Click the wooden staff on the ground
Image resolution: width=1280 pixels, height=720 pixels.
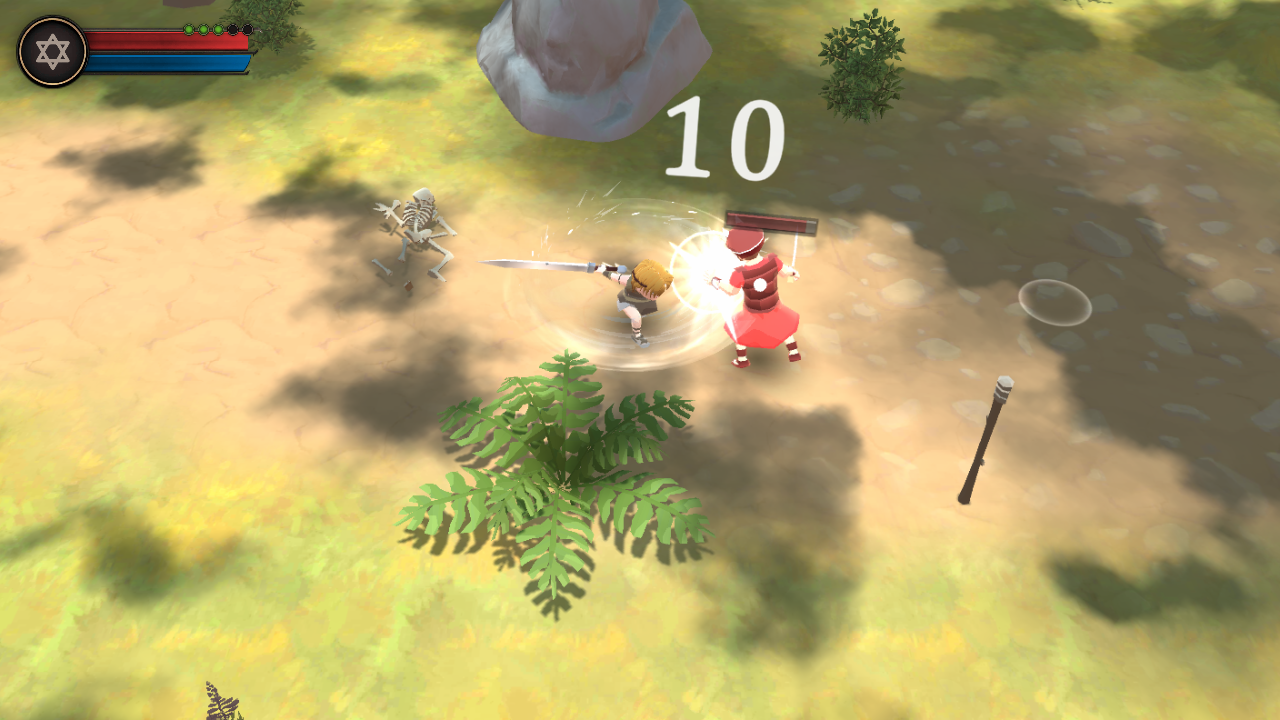coord(985,440)
